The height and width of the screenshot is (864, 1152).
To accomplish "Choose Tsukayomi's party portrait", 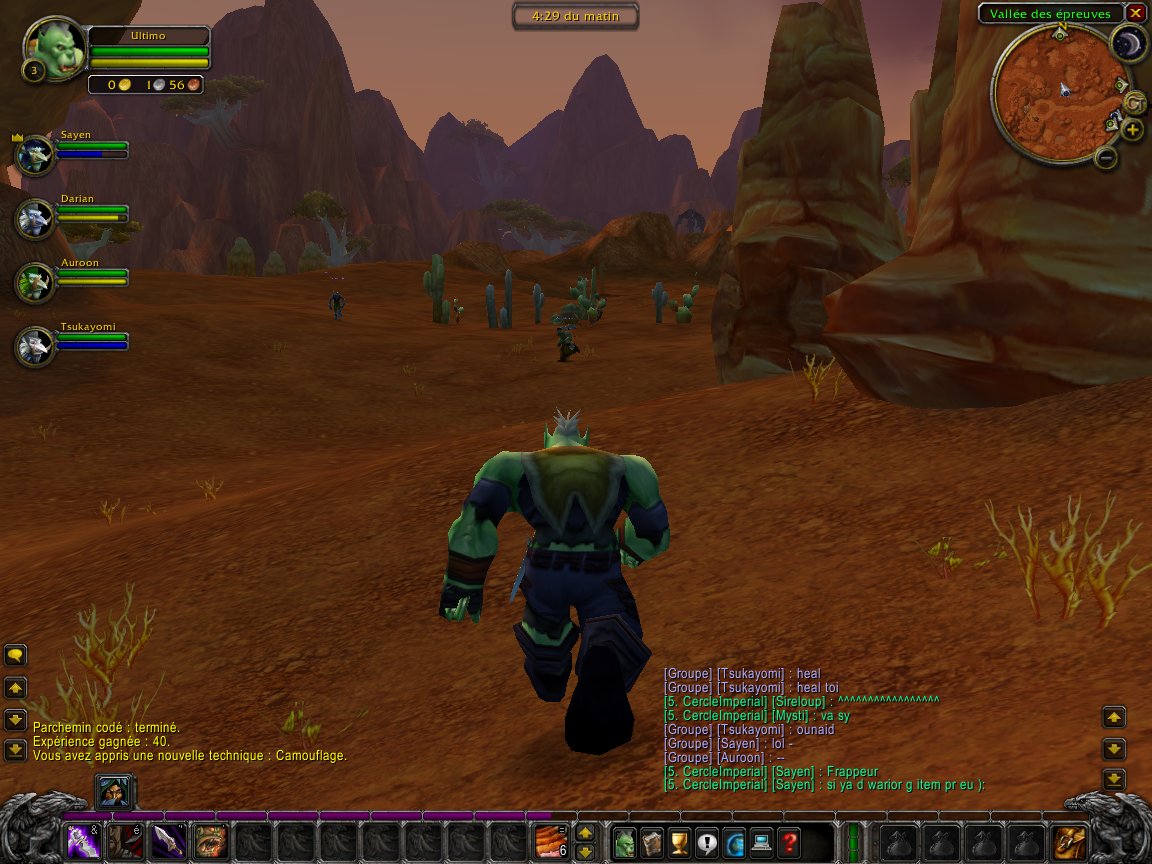I will click(36, 347).
